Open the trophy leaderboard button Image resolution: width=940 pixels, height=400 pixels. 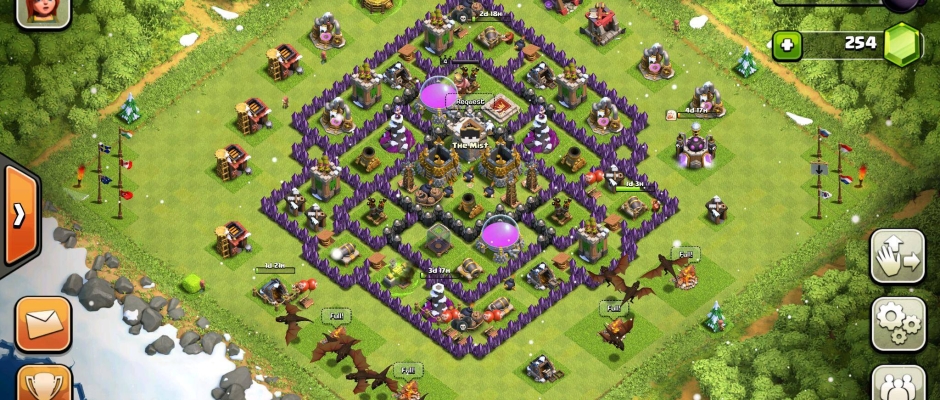pyautogui.click(x=43, y=384)
